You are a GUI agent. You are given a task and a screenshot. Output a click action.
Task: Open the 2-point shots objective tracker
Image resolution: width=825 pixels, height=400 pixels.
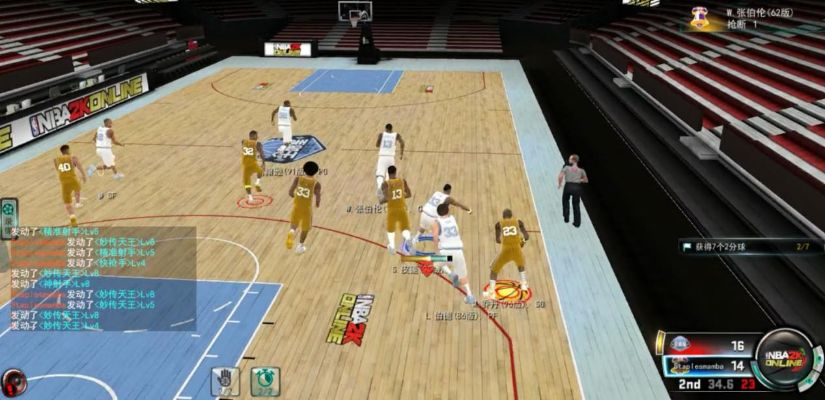[745, 245]
